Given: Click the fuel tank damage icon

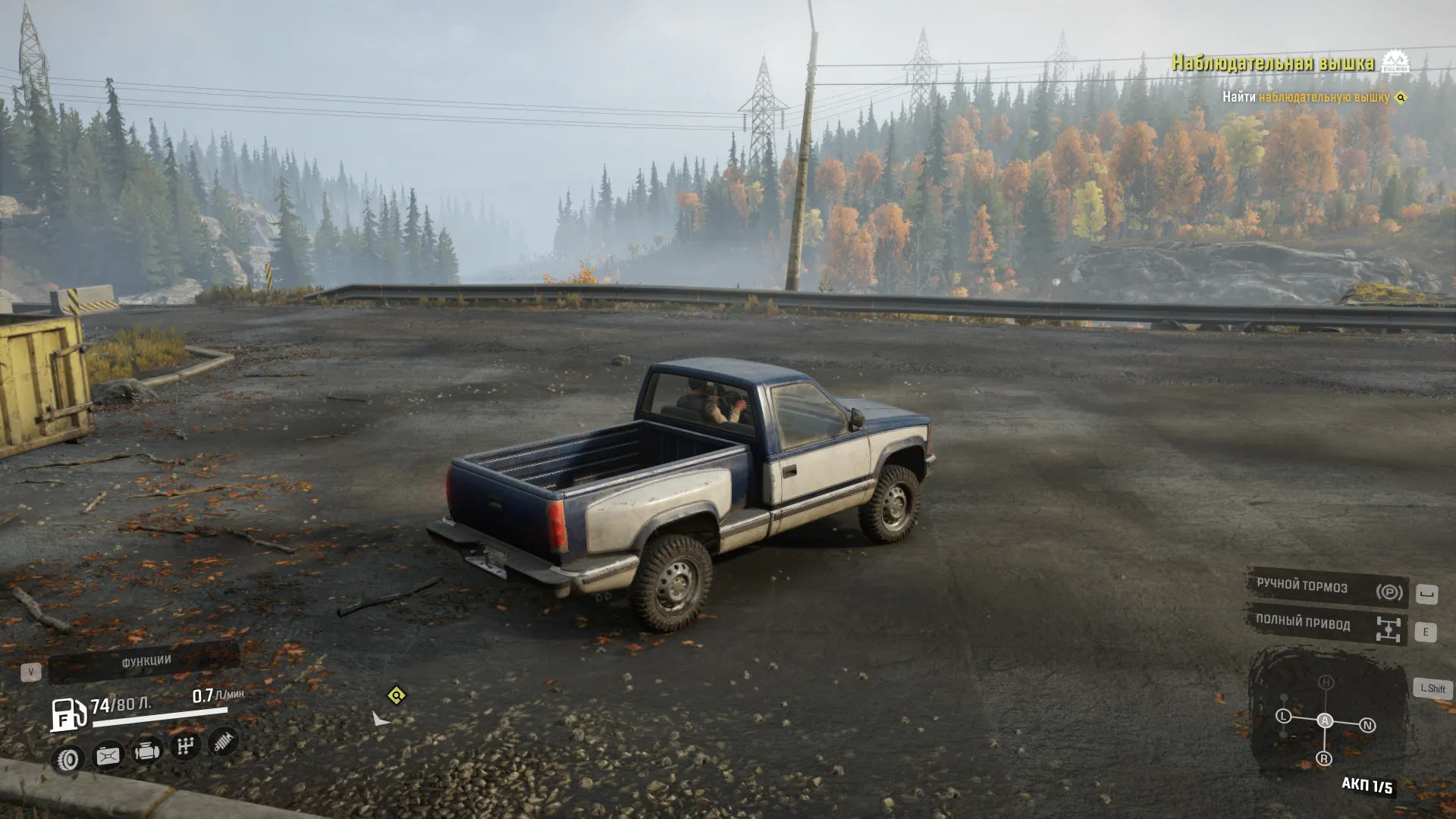Looking at the screenshot, I should coord(108,755).
